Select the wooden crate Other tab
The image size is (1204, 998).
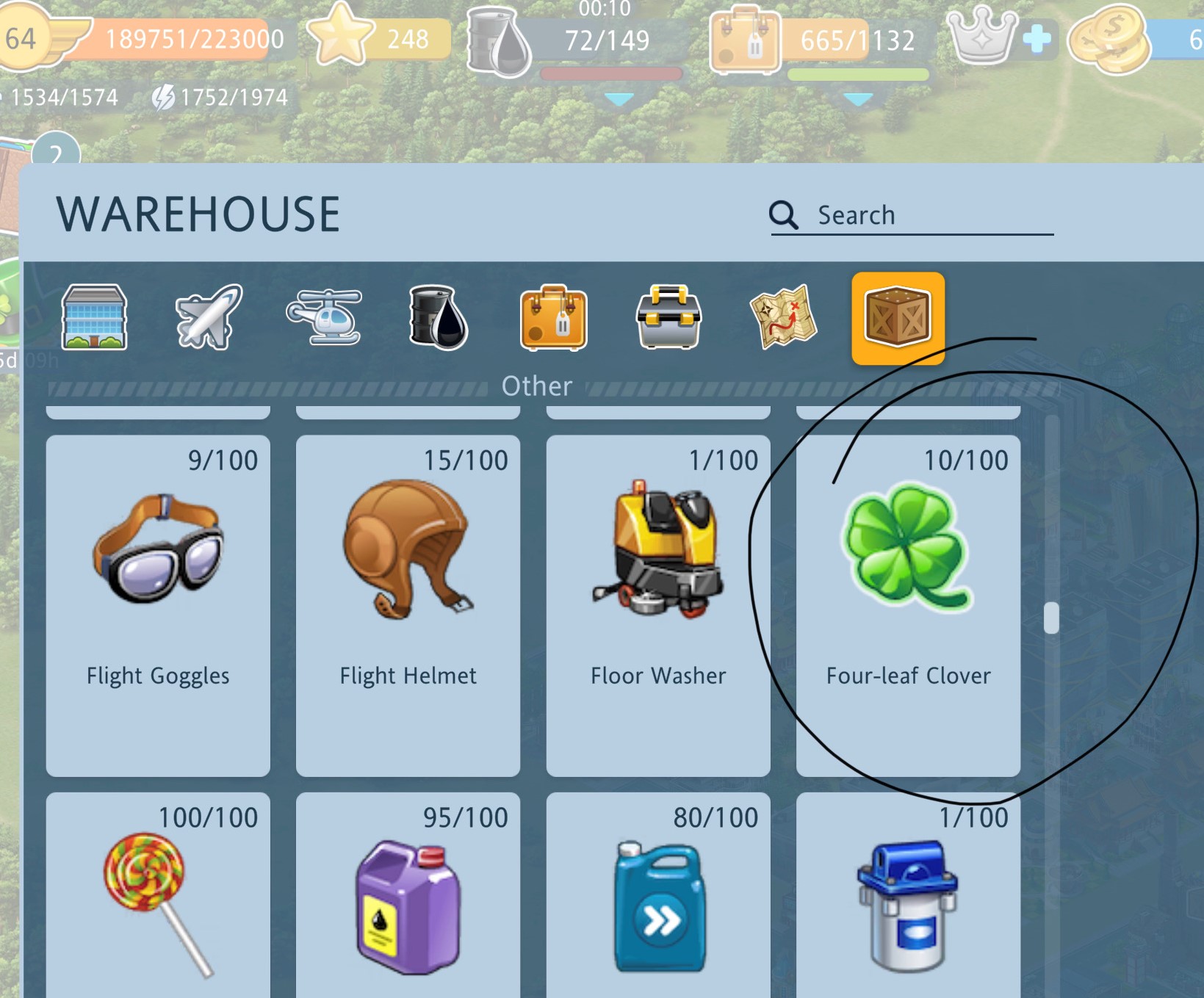[898, 317]
